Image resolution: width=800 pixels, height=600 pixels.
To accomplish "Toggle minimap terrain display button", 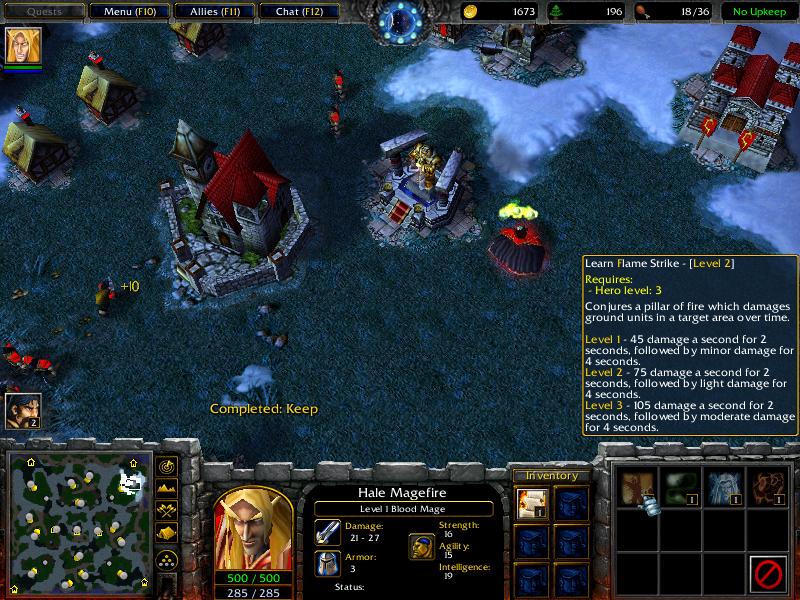I will (167, 488).
